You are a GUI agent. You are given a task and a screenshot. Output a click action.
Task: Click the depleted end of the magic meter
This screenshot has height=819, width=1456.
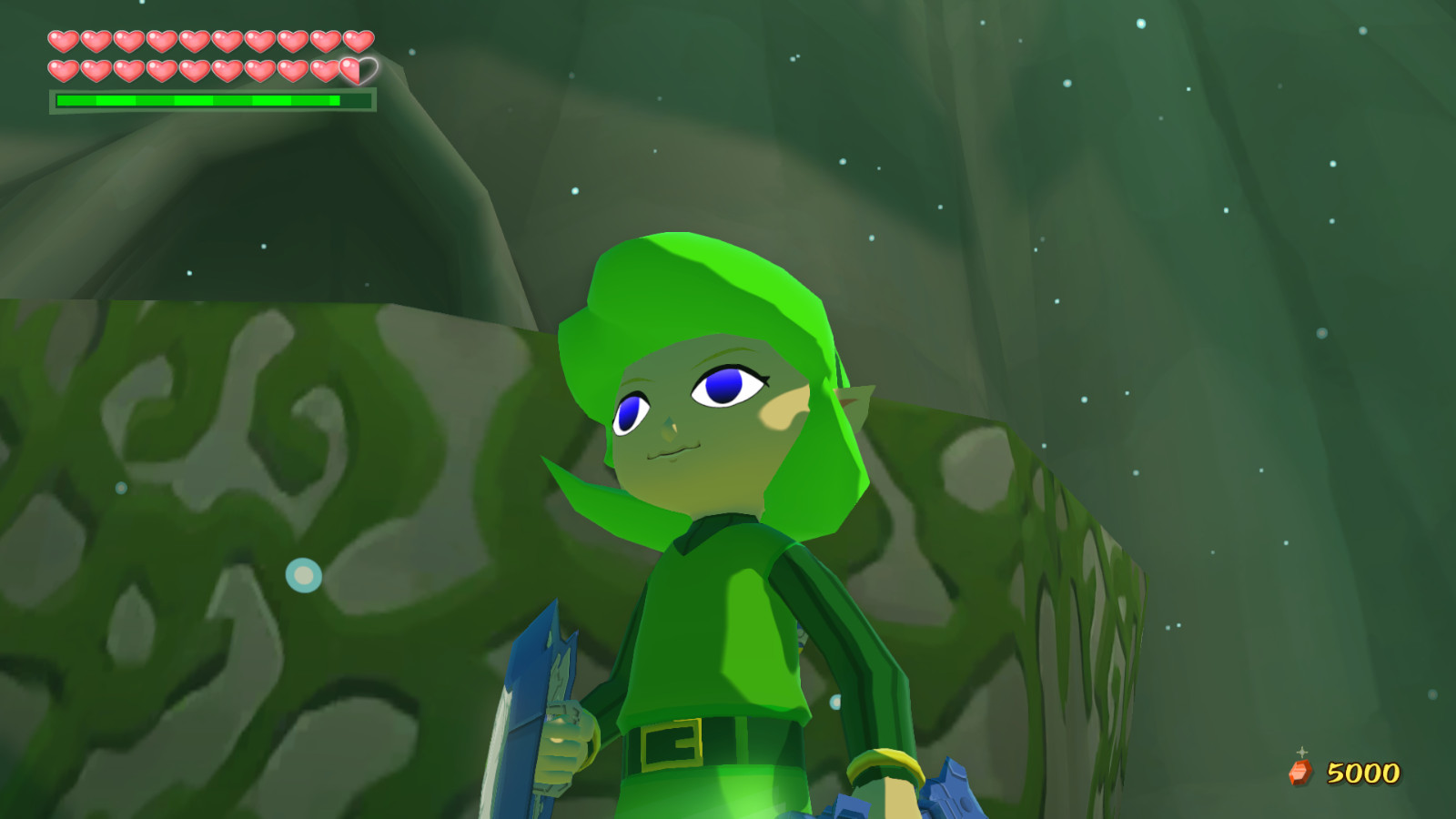click(357, 100)
